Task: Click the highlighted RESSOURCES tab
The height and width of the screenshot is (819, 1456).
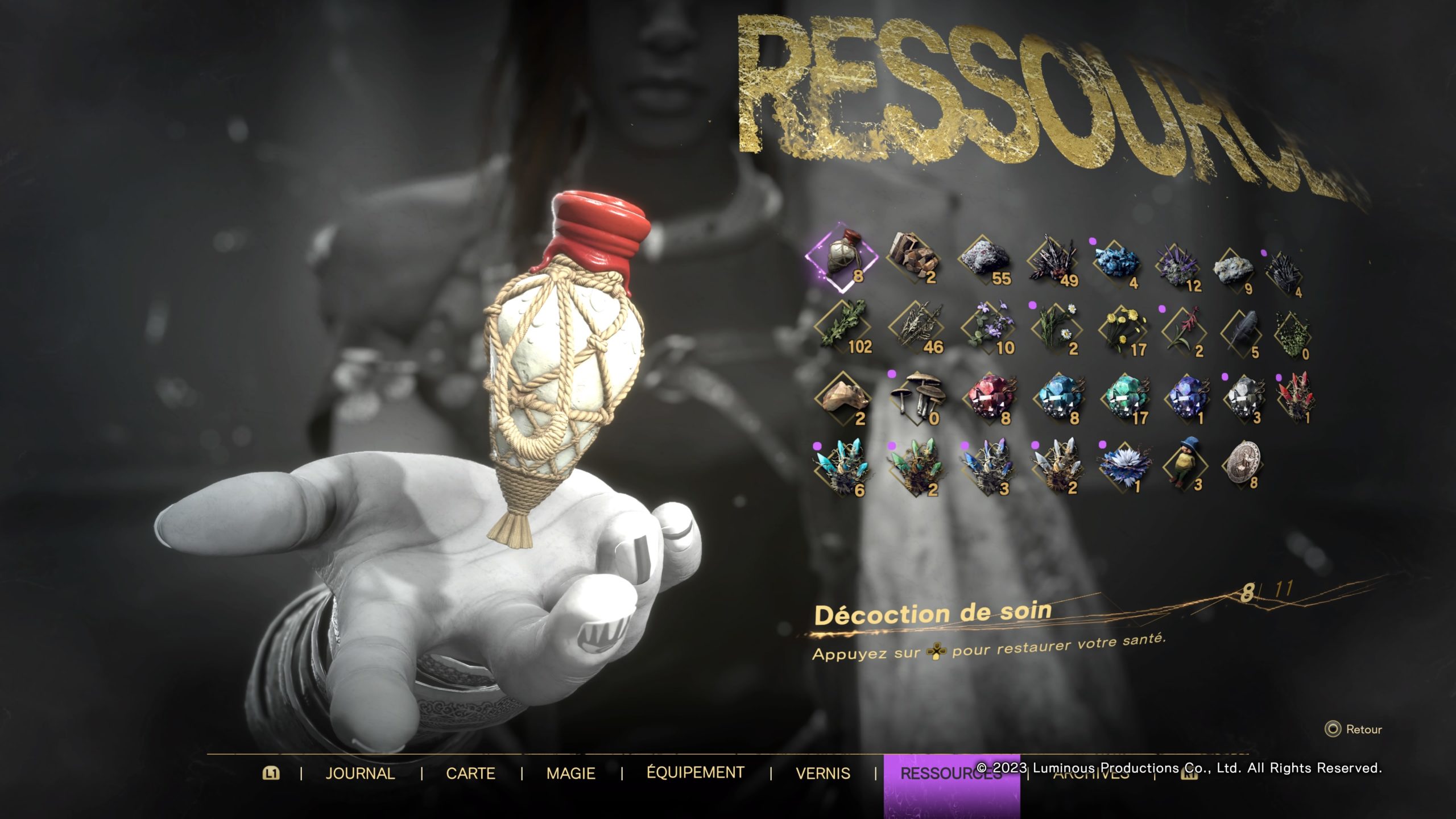Action: tap(951, 773)
